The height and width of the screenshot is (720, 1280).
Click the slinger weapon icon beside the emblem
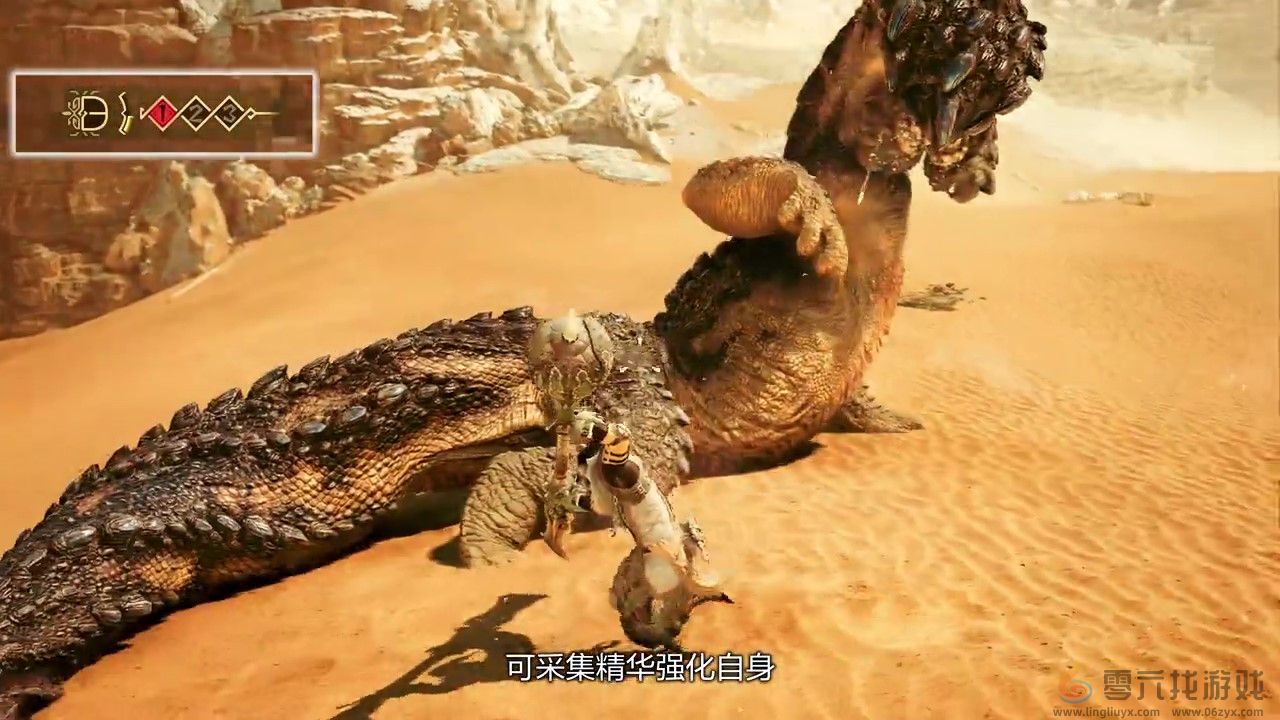(123, 112)
